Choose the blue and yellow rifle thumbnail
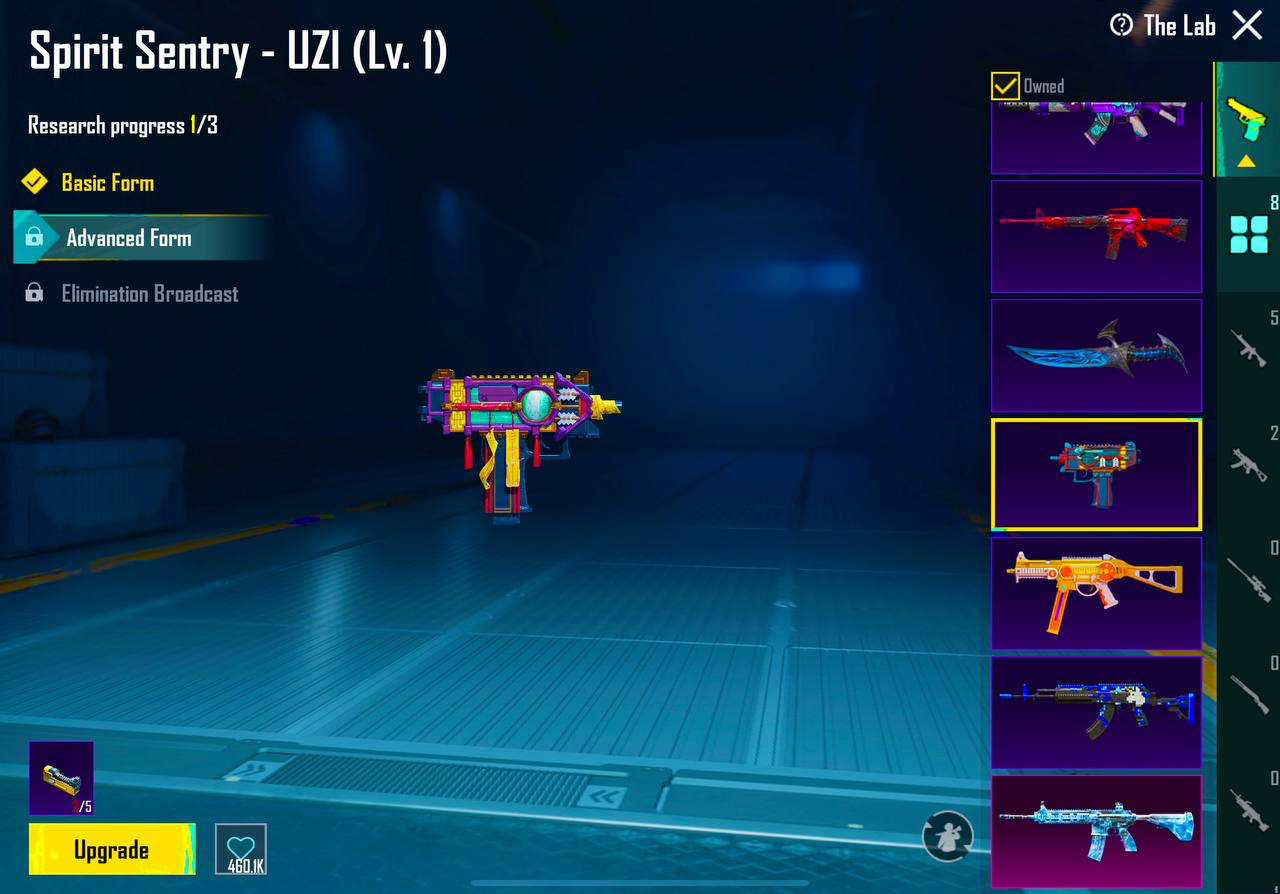Screen dimensions: 1280x894 (x=1096, y=711)
